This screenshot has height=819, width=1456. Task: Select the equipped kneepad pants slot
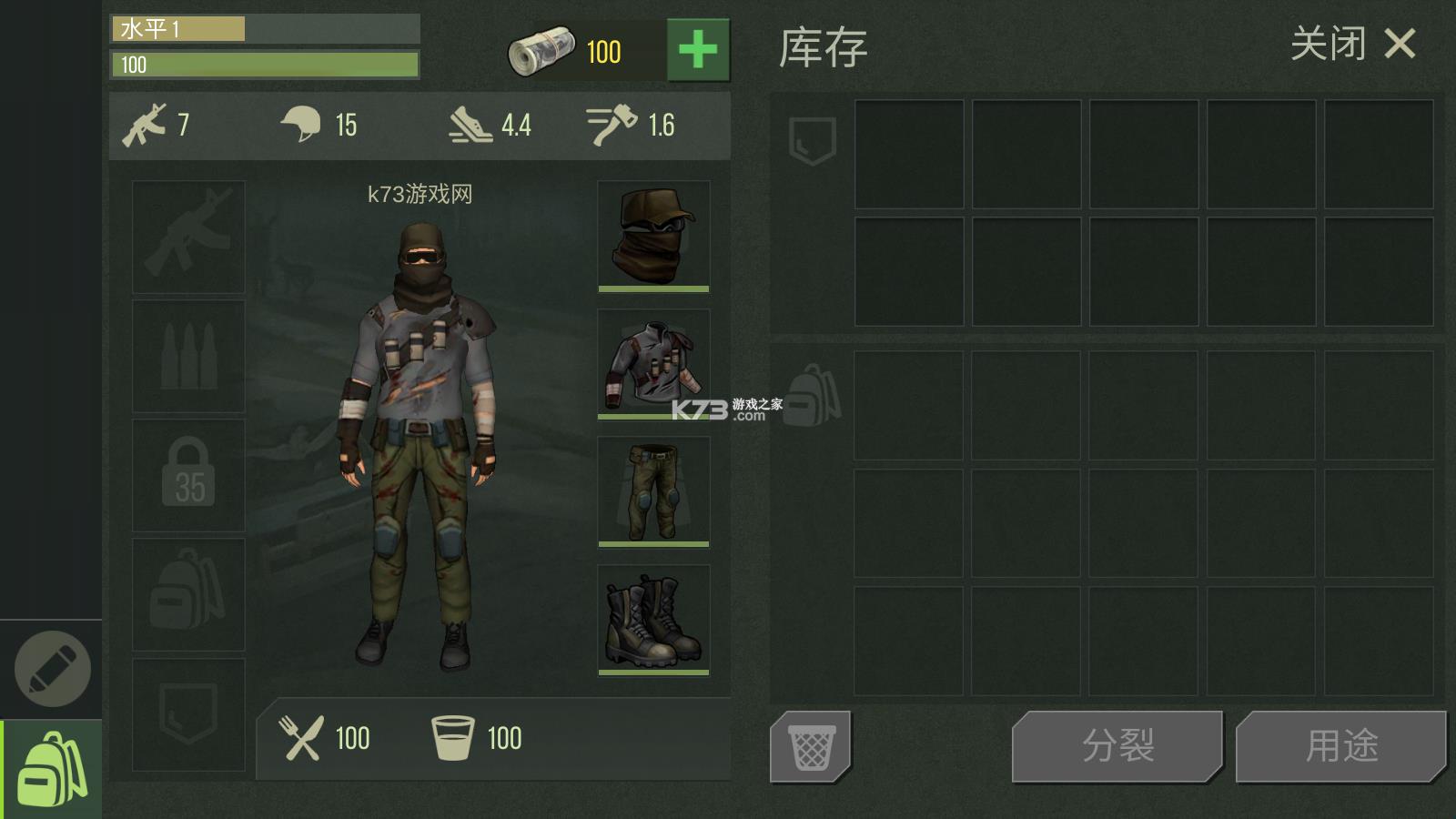[x=652, y=491]
